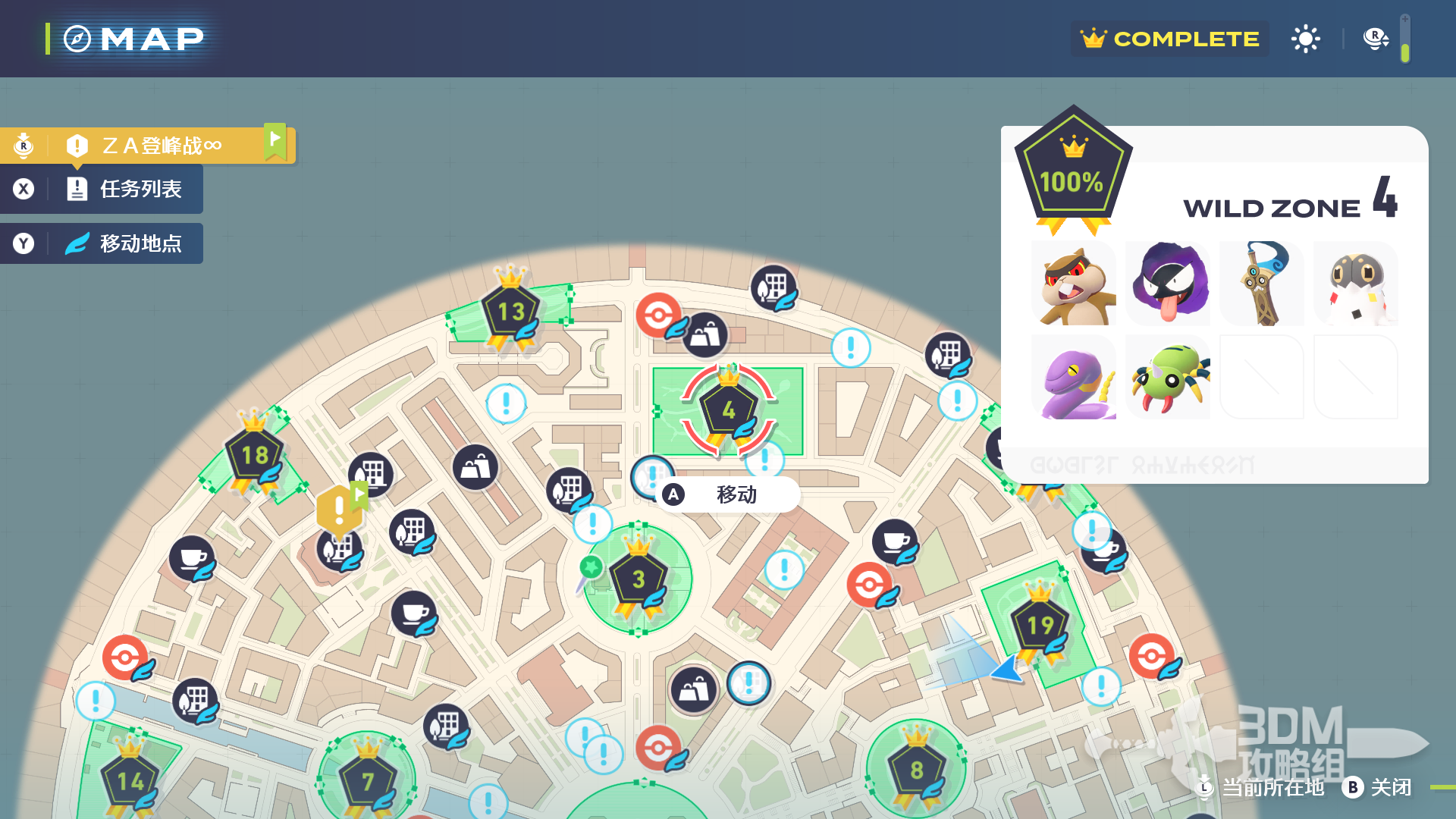Toggle the sun day-night icon
Viewport: 1456px width, 819px height.
pos(1305,39)
